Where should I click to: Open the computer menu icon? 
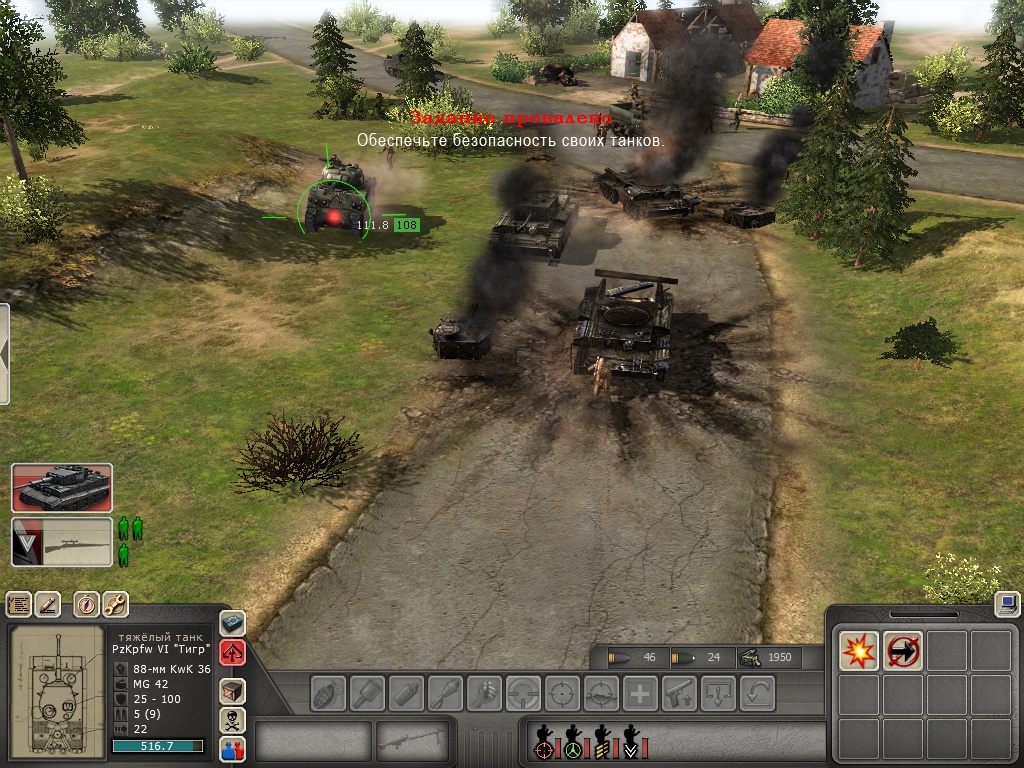pyautogui.click(x=1007, y=603)
